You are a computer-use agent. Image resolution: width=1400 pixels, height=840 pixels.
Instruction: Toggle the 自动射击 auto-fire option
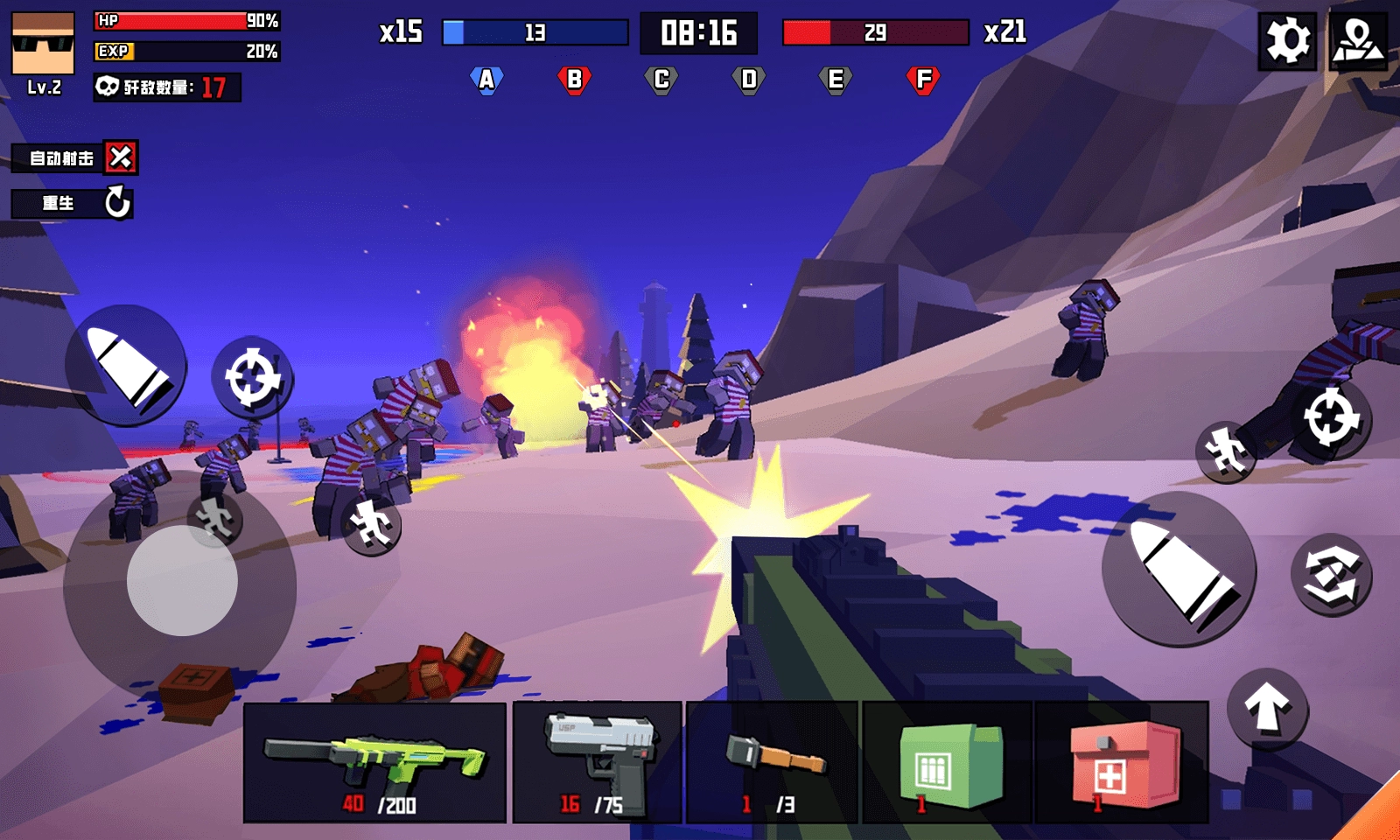[120, 157]
